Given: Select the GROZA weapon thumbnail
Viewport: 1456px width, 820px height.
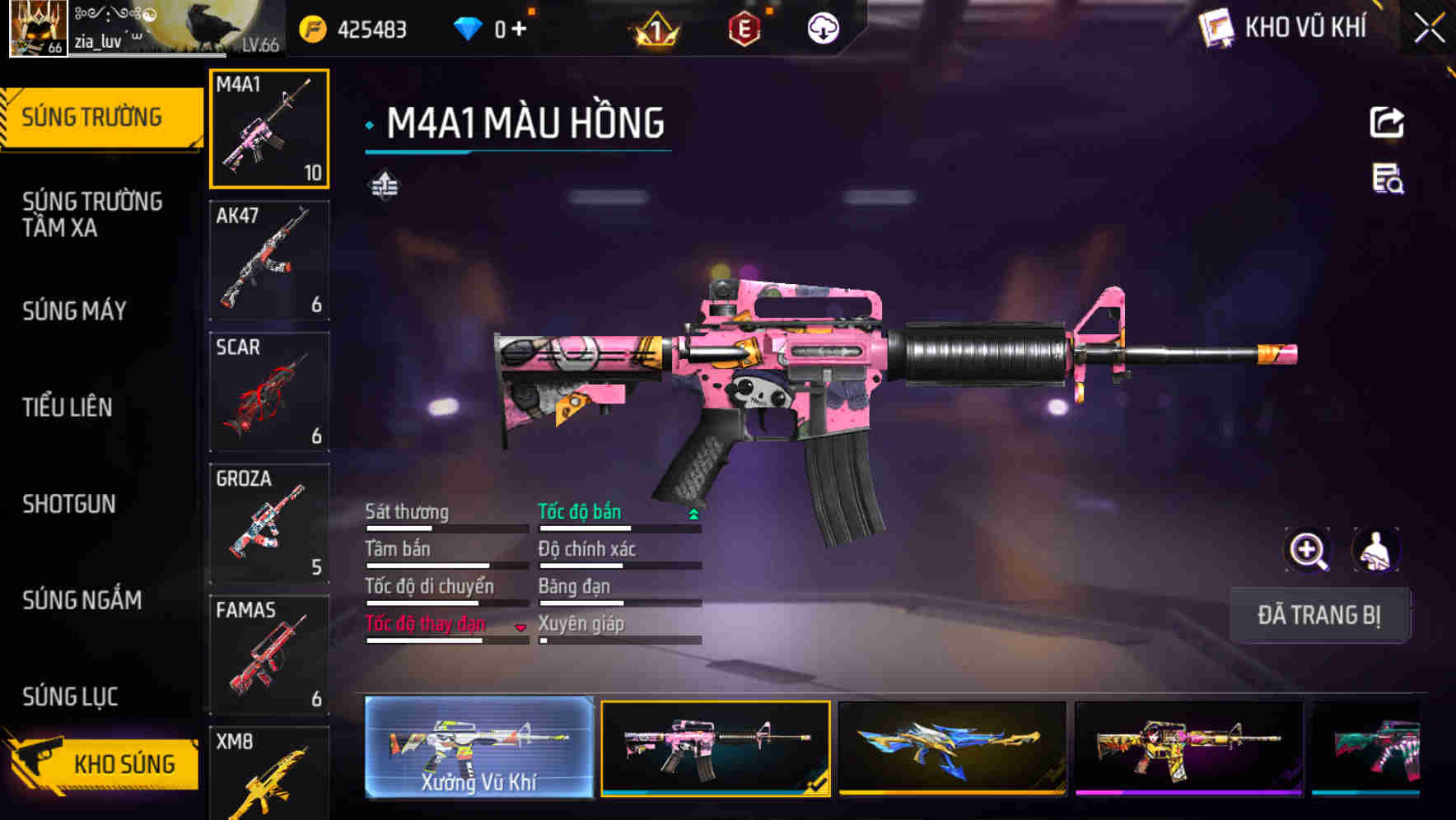Looking at the screenshot, I should point(269,523).
